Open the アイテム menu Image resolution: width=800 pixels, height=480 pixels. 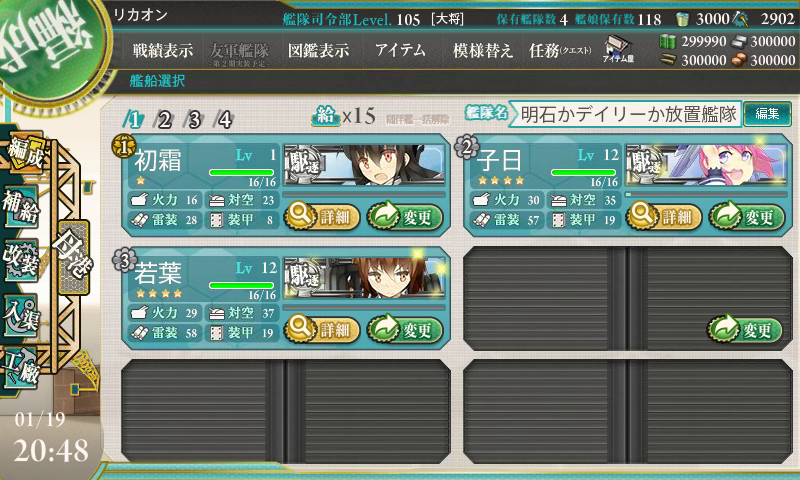(400, 50)
